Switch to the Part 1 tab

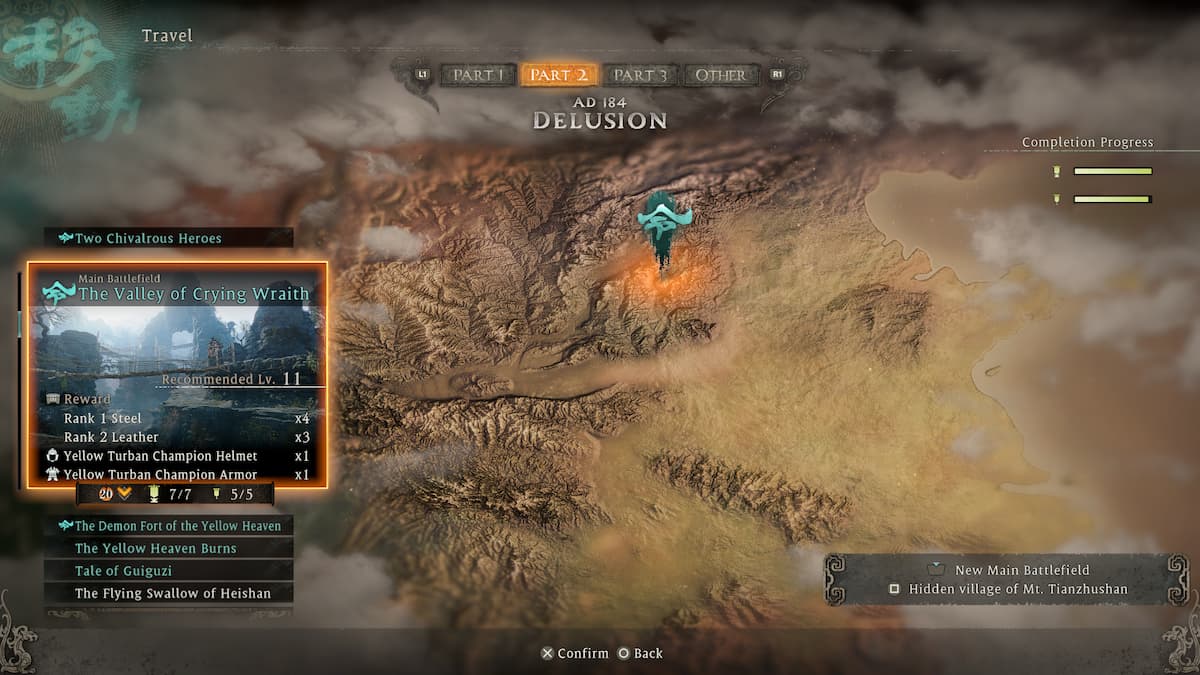tap(479, 75)
